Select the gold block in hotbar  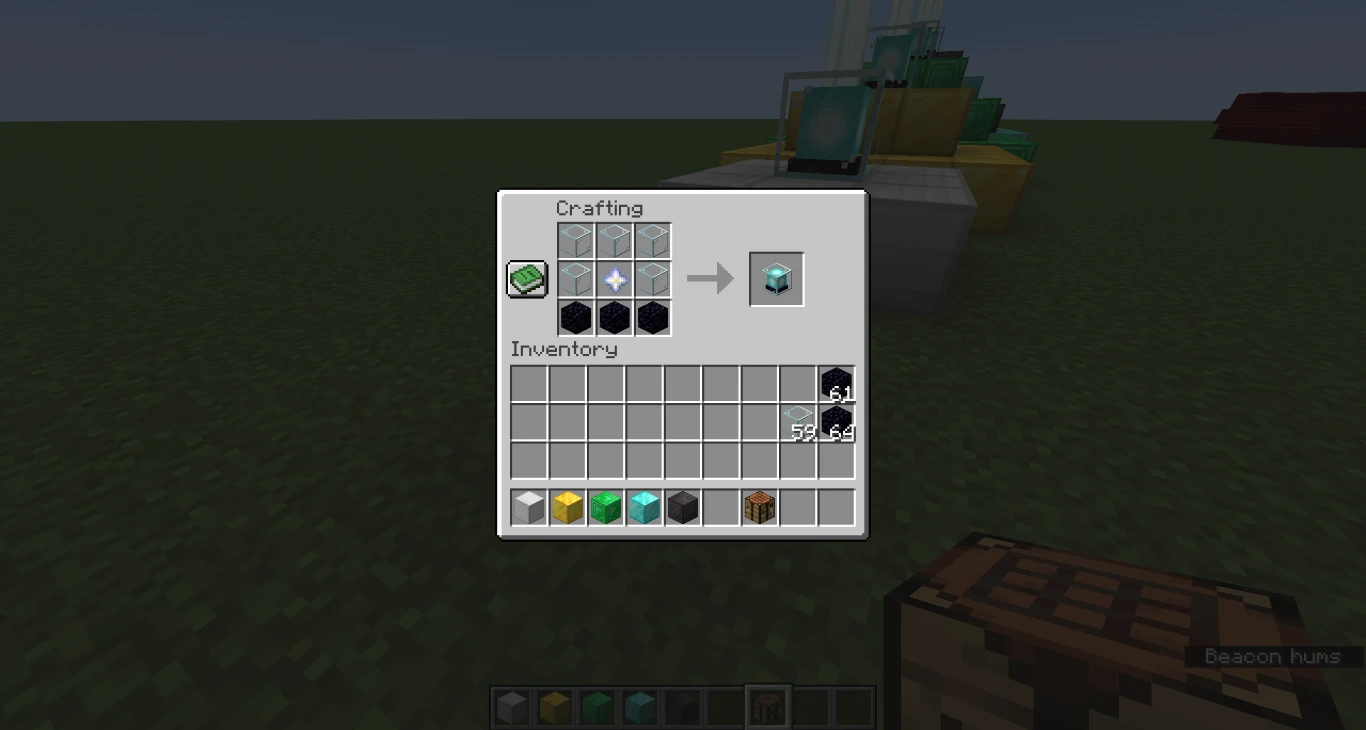[566, 508]
